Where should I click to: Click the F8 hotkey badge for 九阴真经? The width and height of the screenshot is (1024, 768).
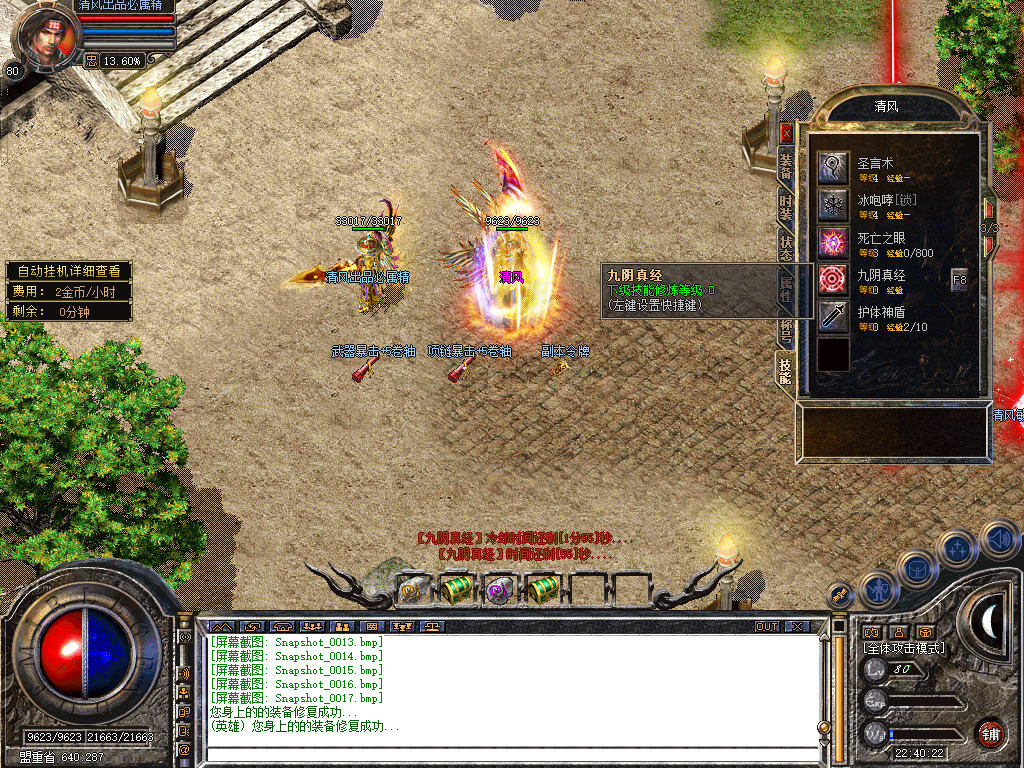[x=960, y=279]
